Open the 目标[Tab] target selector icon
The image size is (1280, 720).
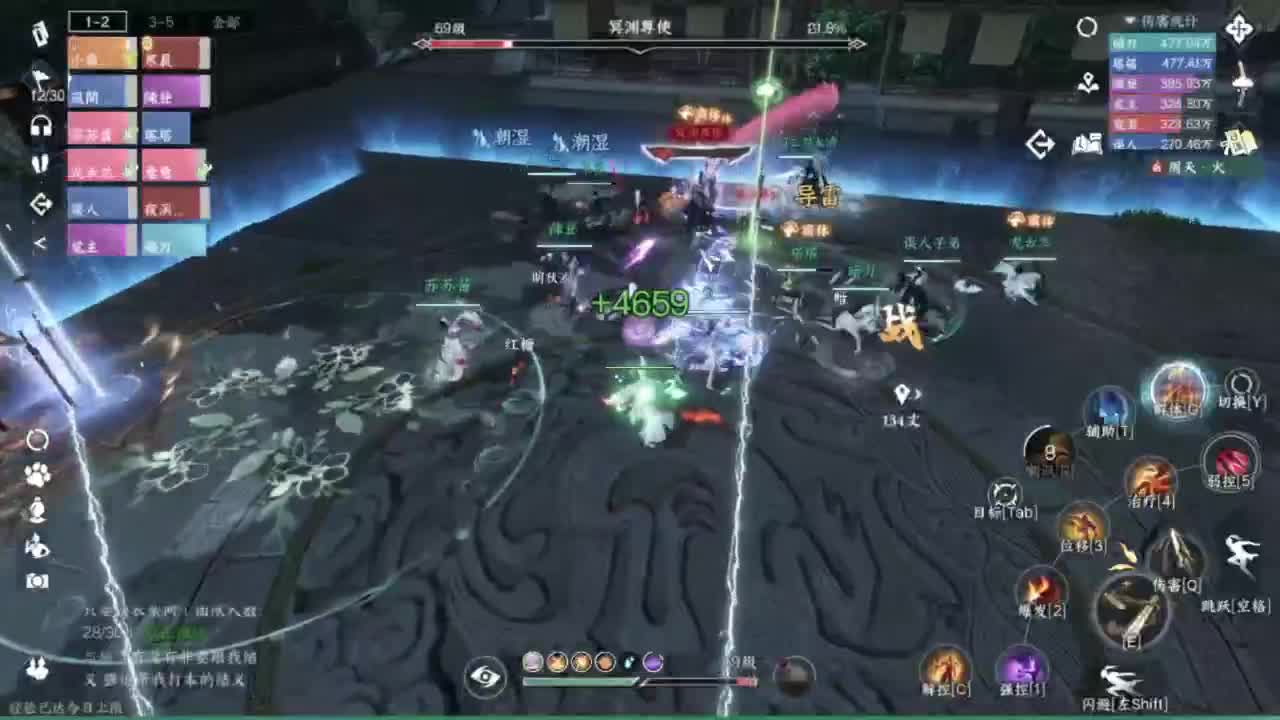(1003, 490)
